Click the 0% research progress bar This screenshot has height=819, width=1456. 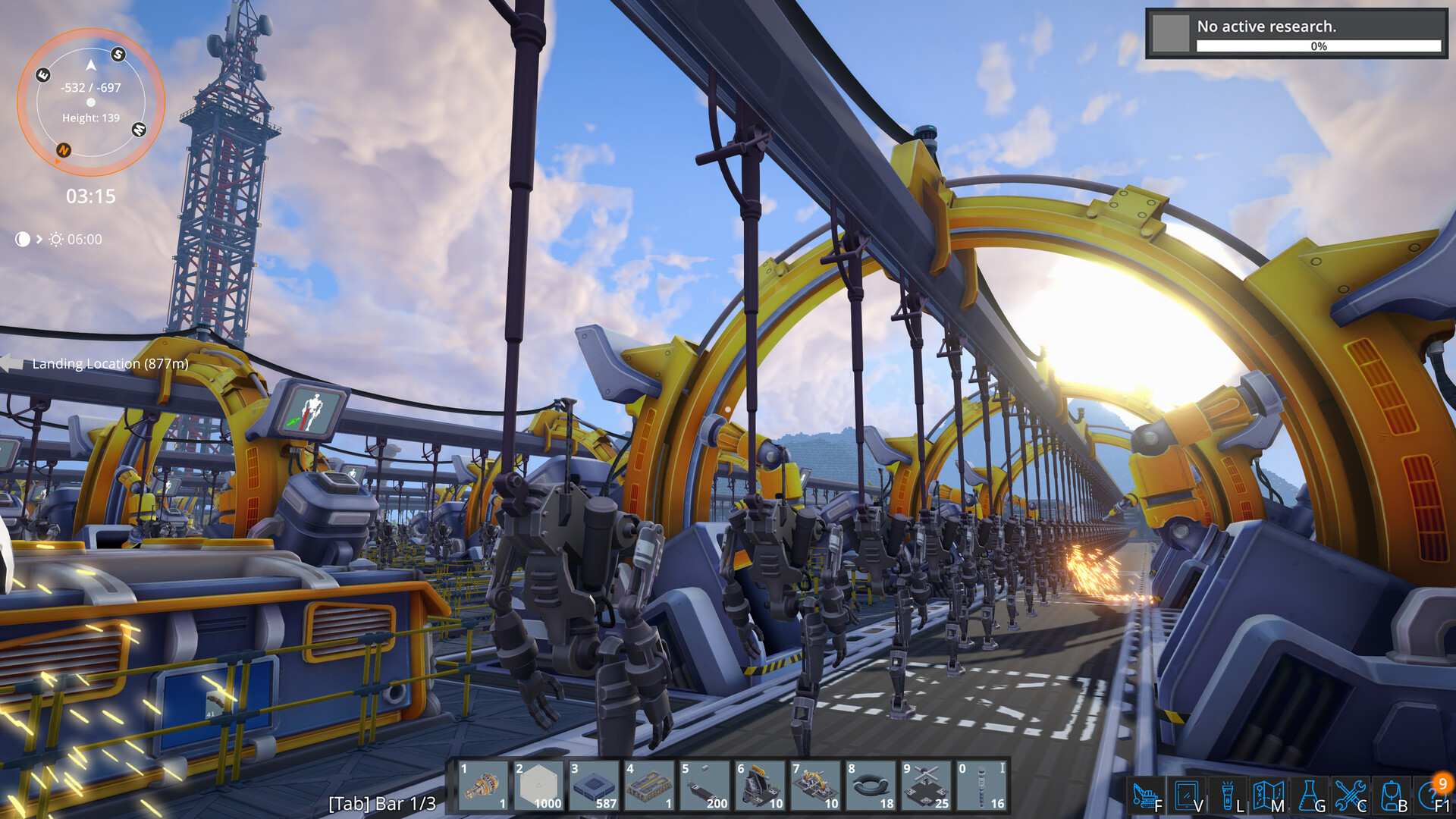[x=1319, y=46]
